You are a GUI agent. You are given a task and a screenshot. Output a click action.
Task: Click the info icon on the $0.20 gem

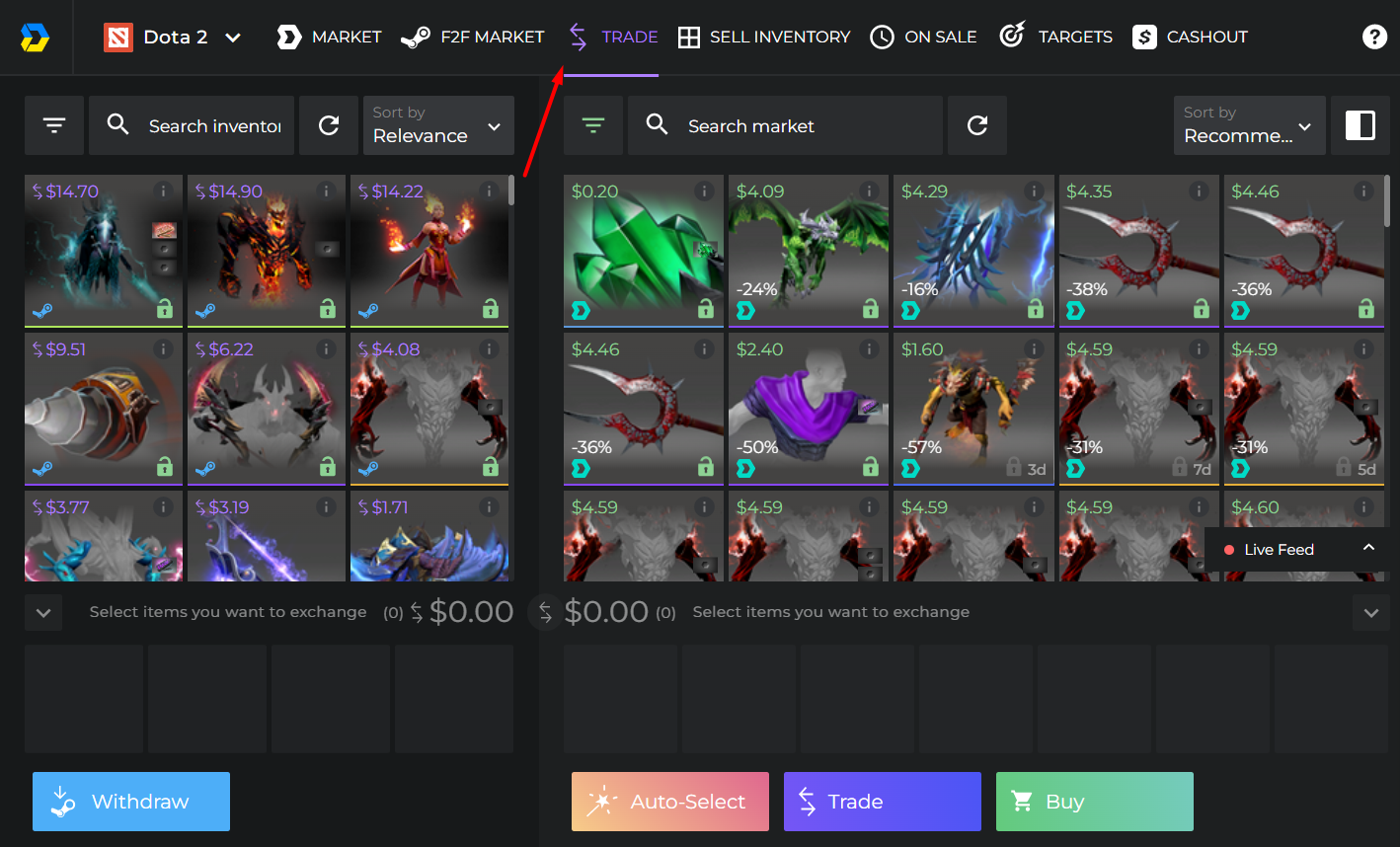click(704, 190)
